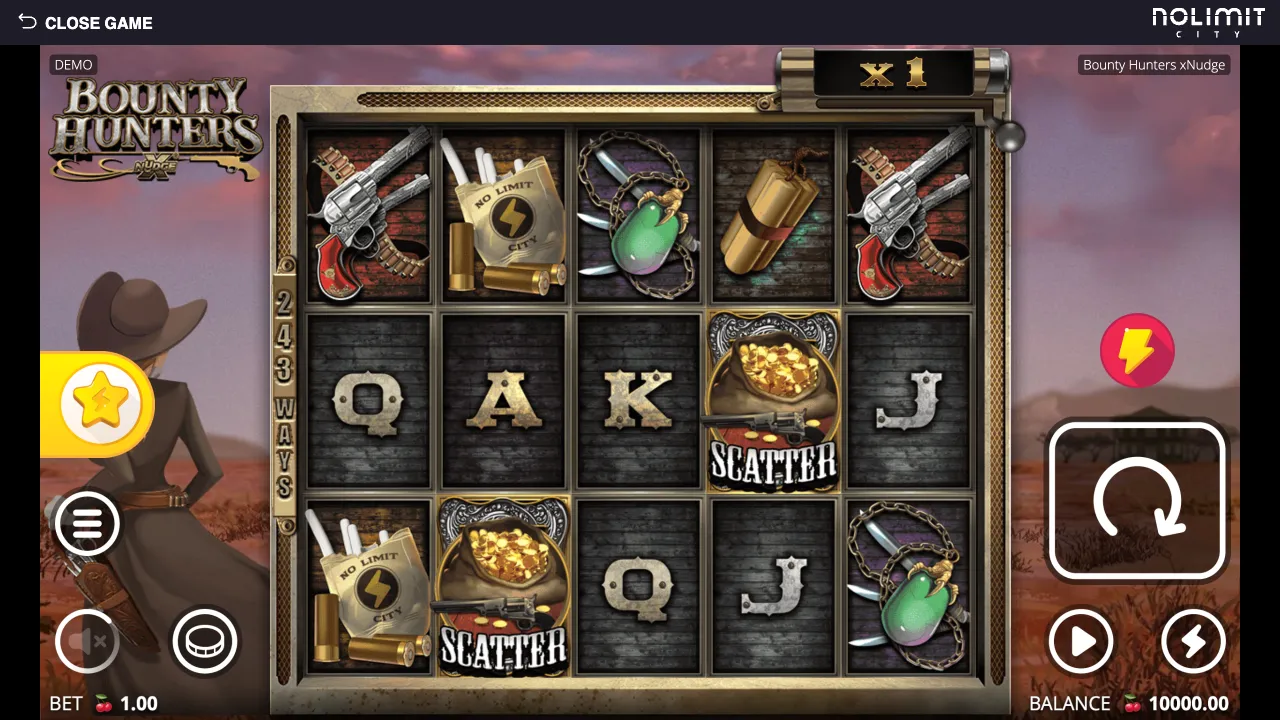Start autoplay with the play icon
The width and height of the screenshot is (1280, 720).
1081,641
